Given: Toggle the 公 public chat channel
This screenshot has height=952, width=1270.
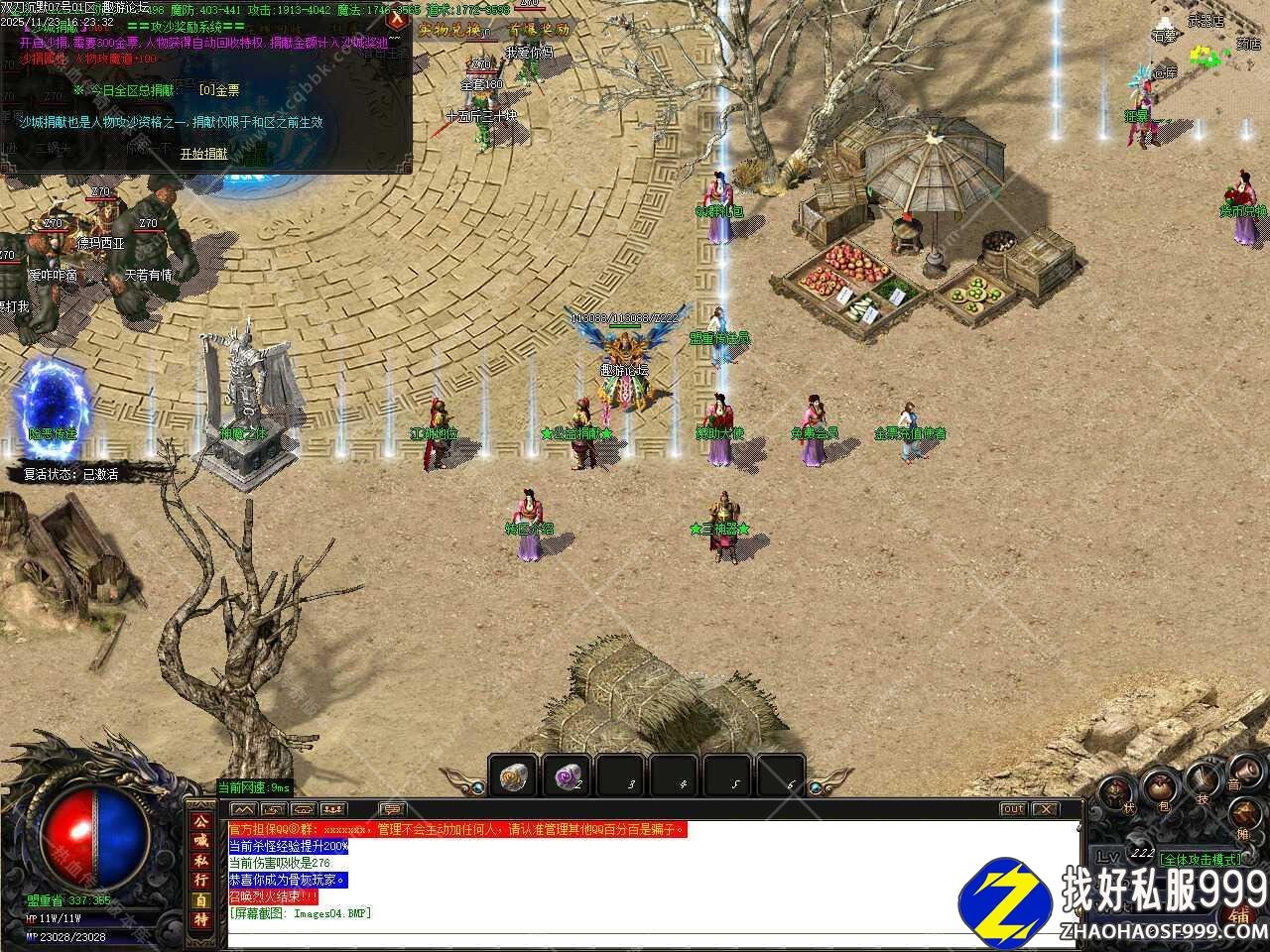Looking at the screenshot, I should pyautogui.click(x=200, y=822).
